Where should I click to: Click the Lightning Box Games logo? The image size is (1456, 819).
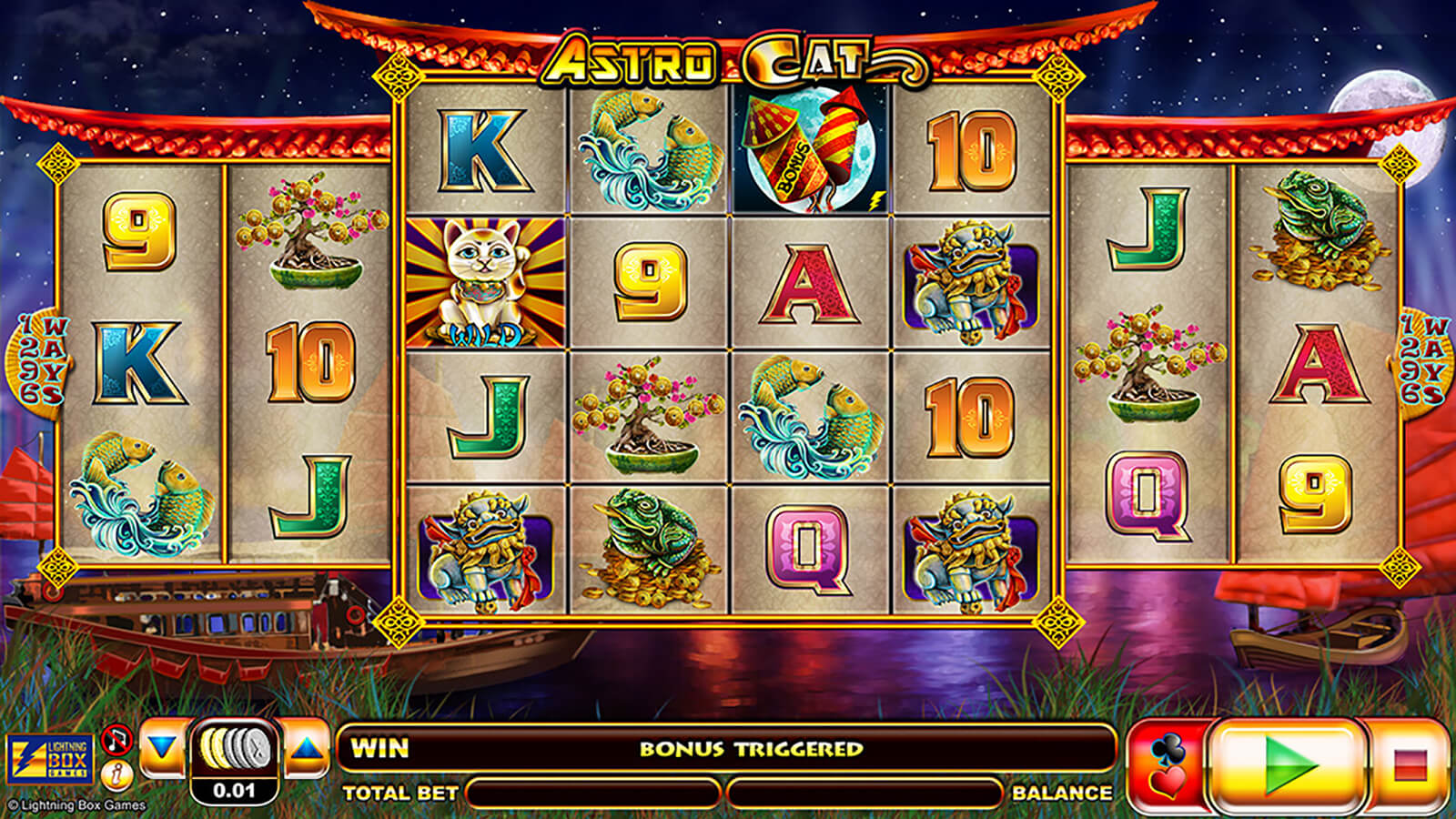pos(49,761)
